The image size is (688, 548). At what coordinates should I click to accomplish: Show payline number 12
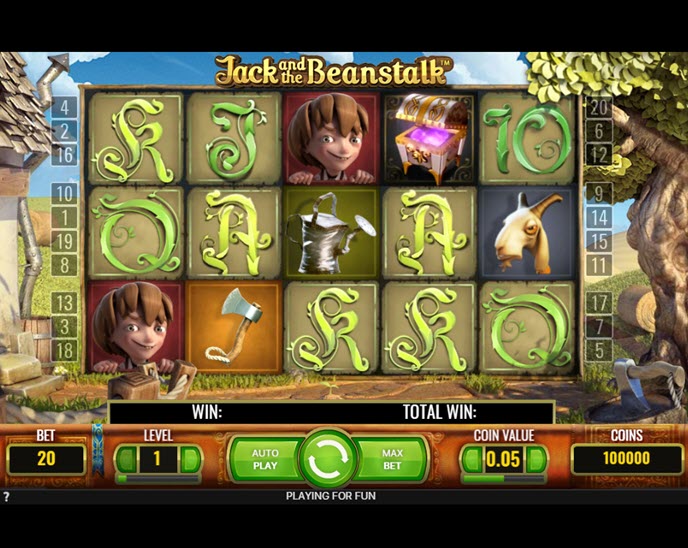(x=599, y=154)
